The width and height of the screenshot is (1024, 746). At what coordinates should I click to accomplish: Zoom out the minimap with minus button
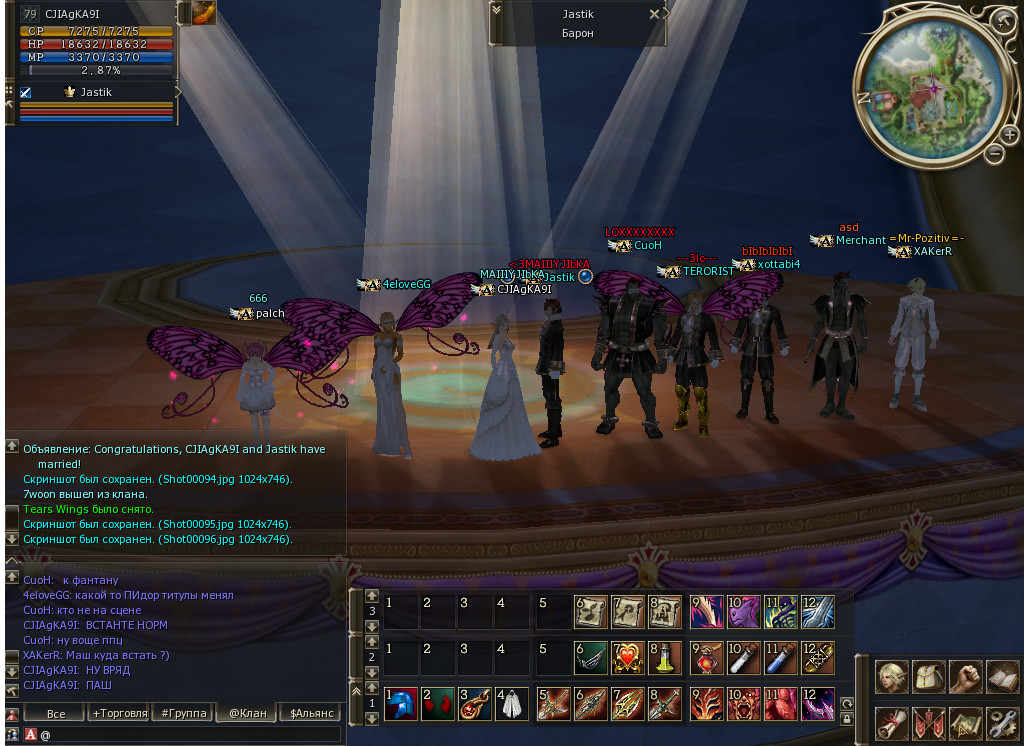(x=994, y=153)
